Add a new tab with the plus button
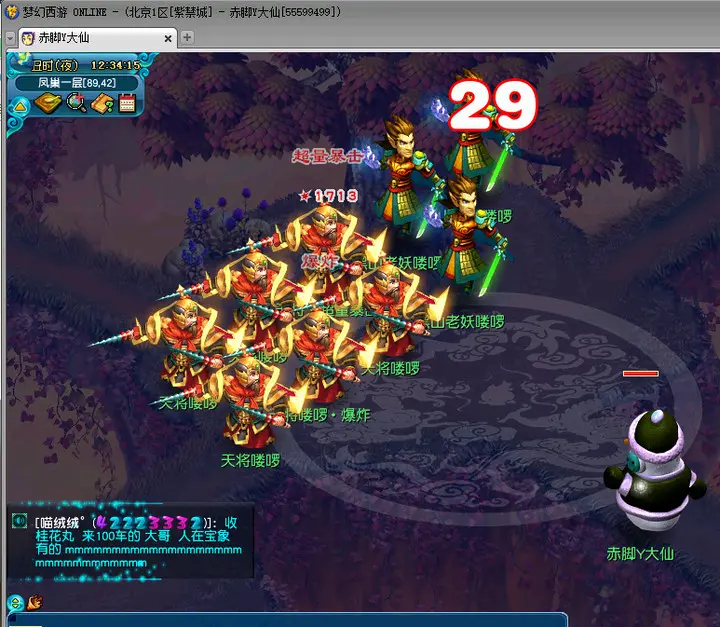720x627 pixels. (x=187, y=38)
